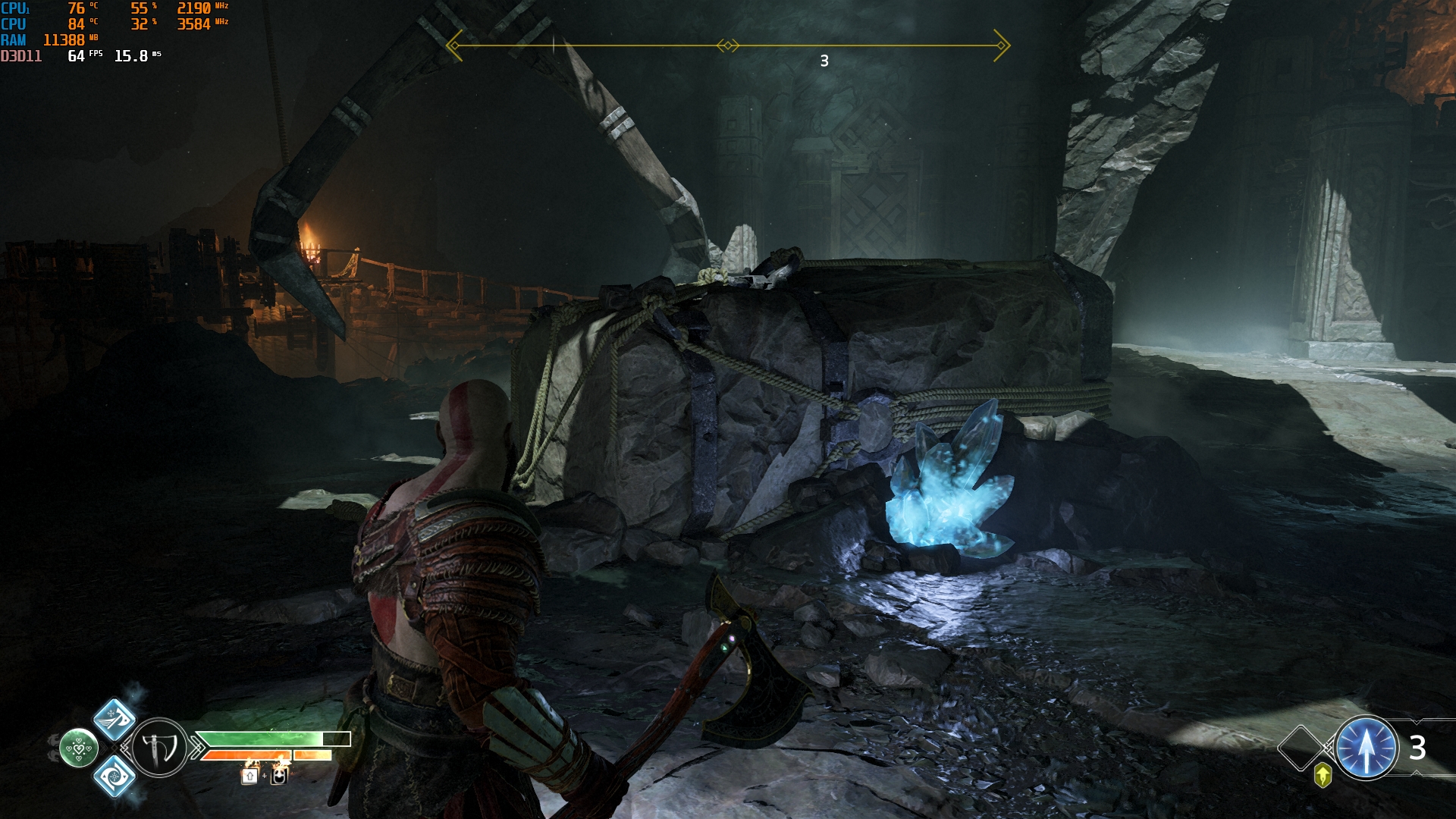Click the yellow upward-arrow buff badge
This screenshot has height=819, width=1456.
[1323, 775]
